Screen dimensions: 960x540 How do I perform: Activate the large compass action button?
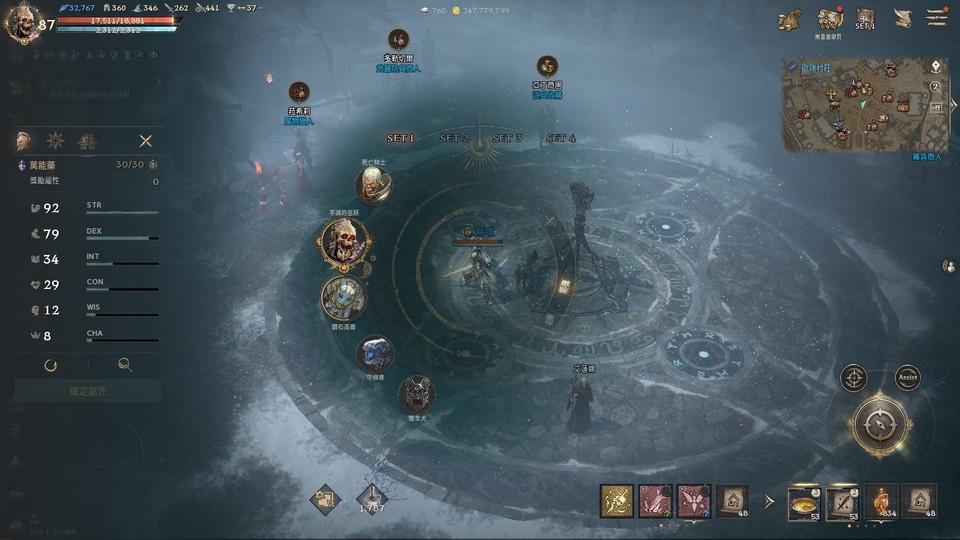(879, 424)
